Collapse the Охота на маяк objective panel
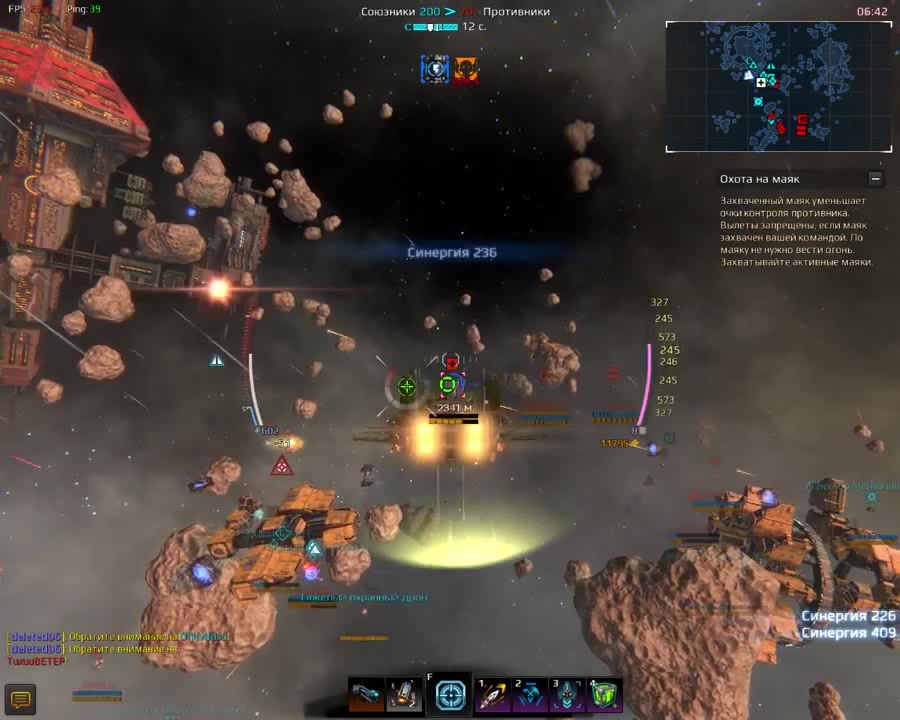The width and height of the screenshot is (900, 720). click(x=876, y=179)
